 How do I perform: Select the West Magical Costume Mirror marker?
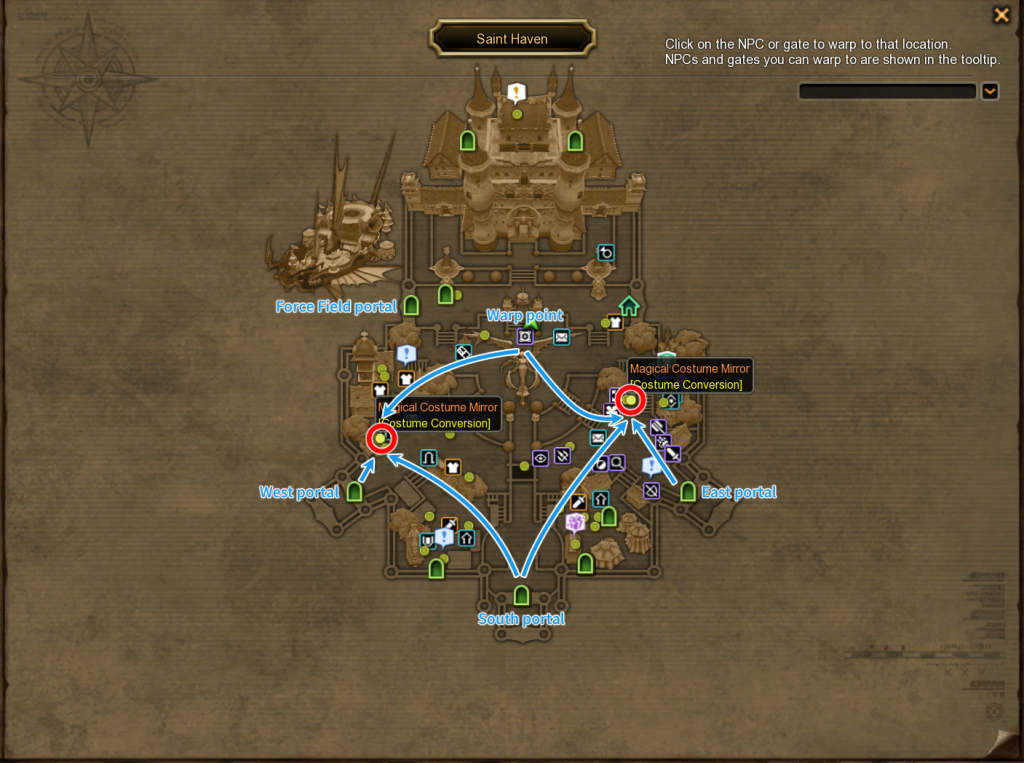coord(381,438)
